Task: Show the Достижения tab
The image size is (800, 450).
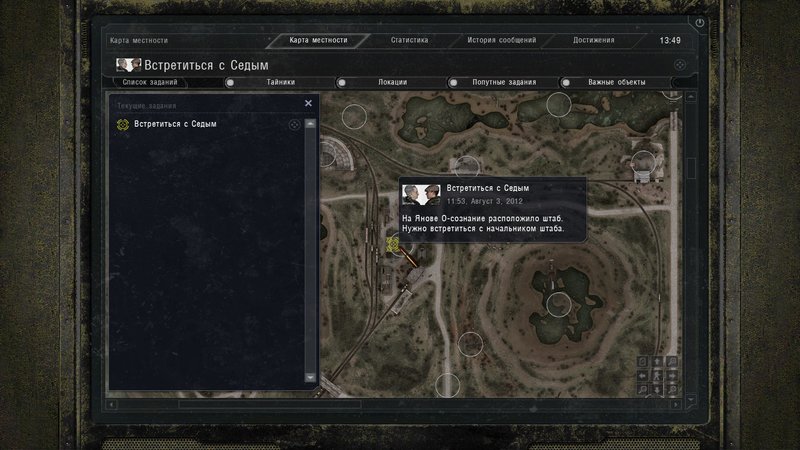Action: point(594,41)
